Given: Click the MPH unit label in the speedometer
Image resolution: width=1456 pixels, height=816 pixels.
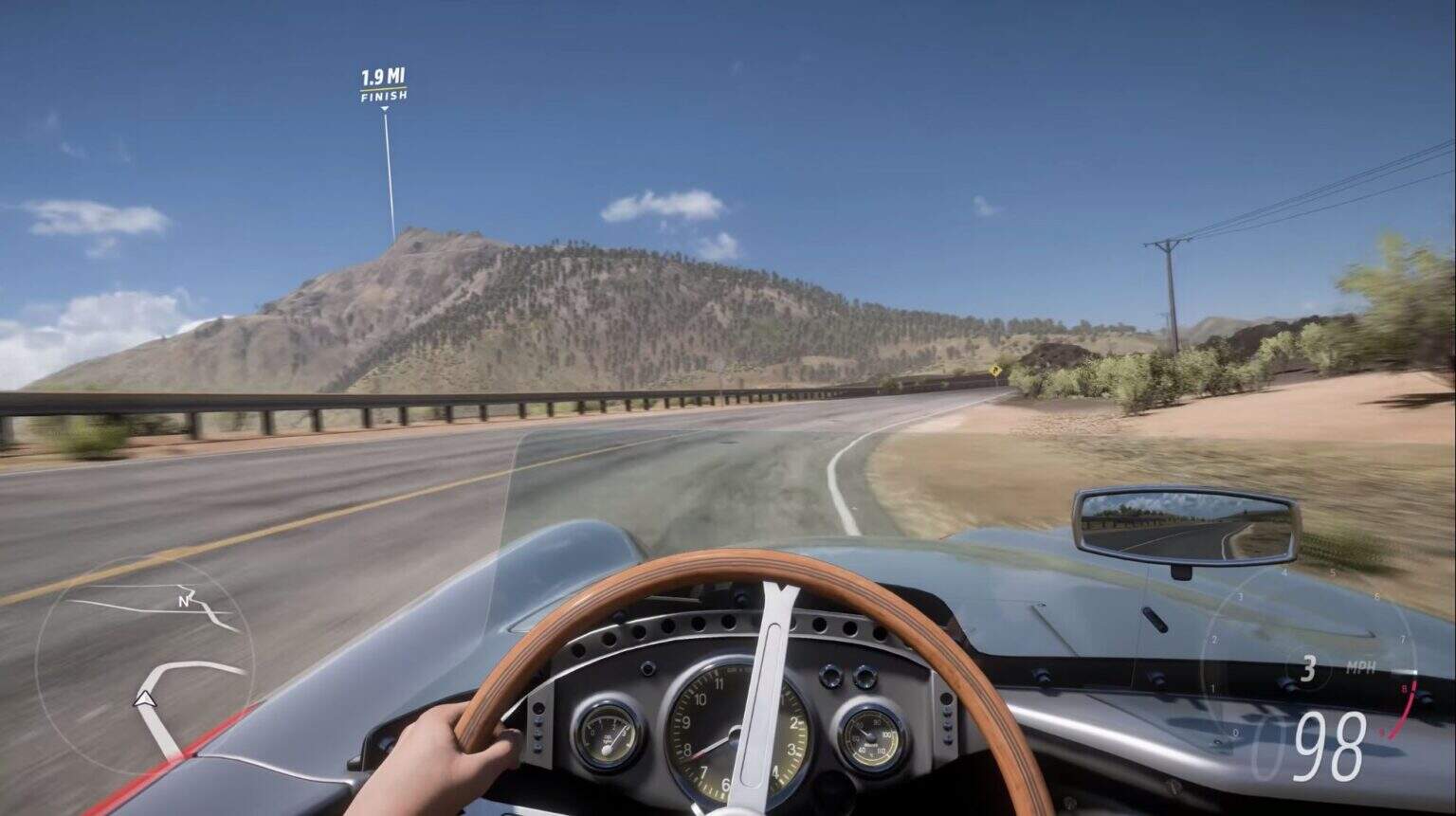Looking at the screenshot, I should point(1362,666).
